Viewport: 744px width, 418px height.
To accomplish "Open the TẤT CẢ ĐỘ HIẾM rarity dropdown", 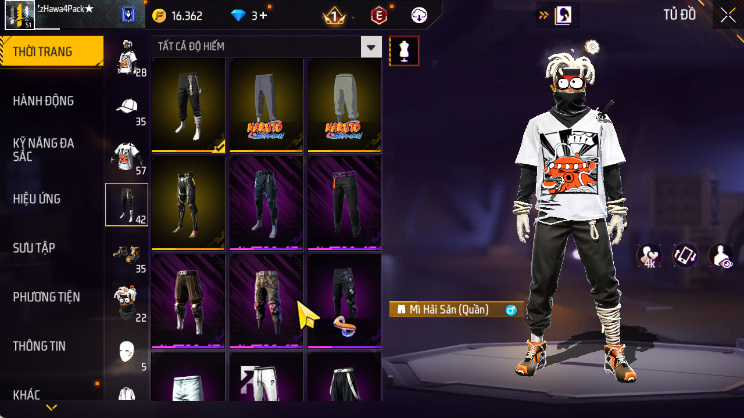I will [x=267, y=47].
